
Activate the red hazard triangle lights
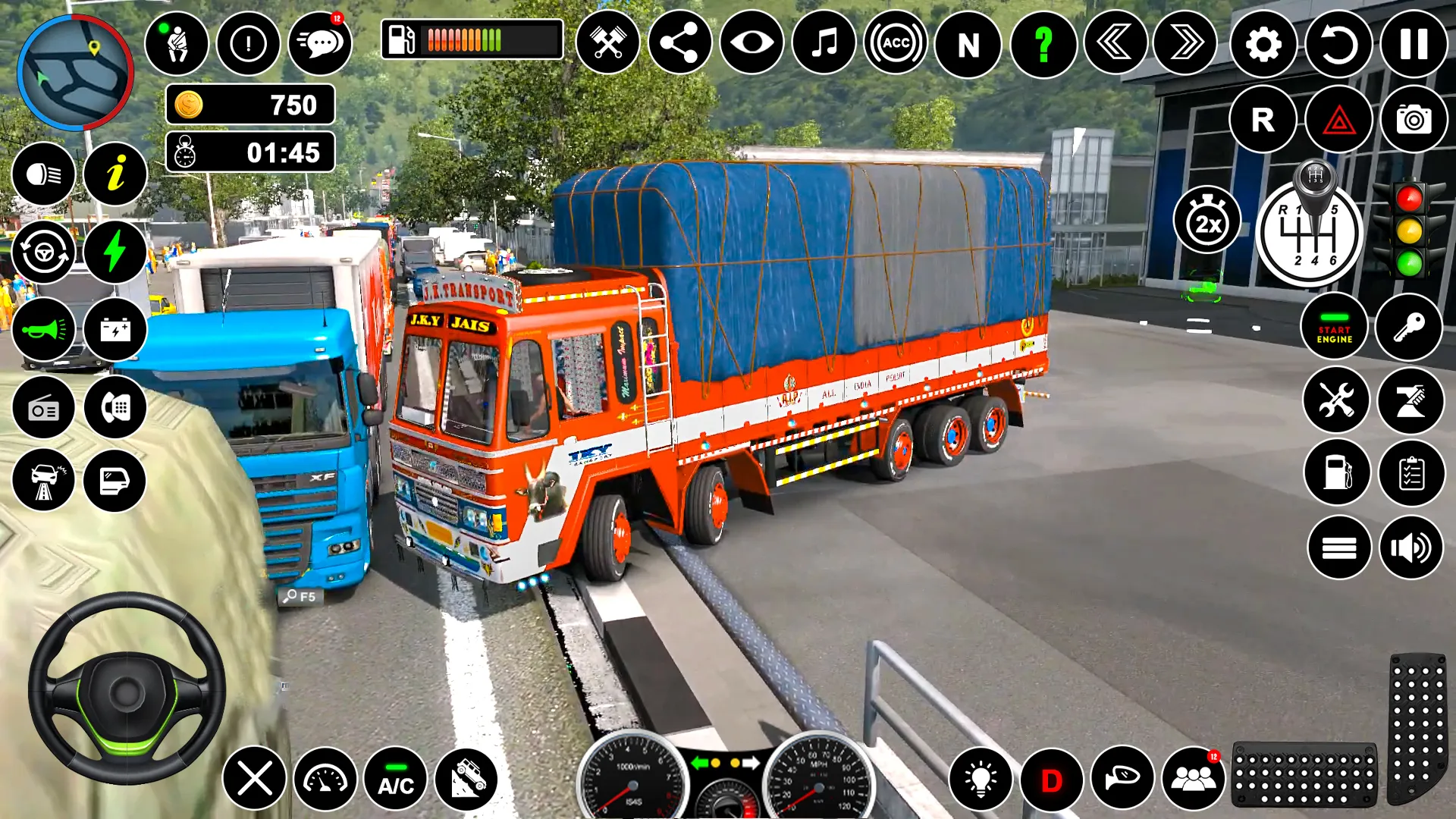[1338, 120]
